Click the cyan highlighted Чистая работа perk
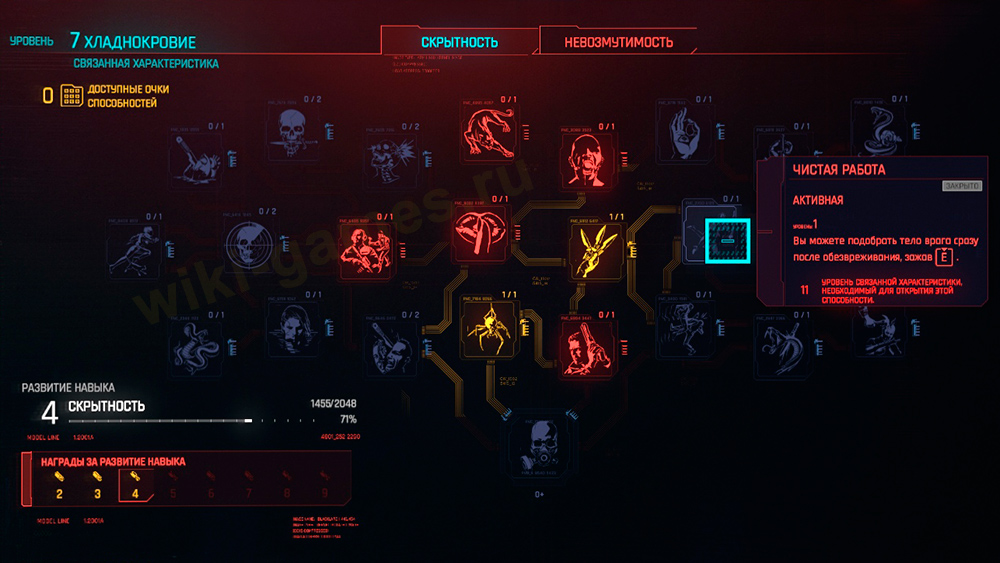 [x=727, y=240]
